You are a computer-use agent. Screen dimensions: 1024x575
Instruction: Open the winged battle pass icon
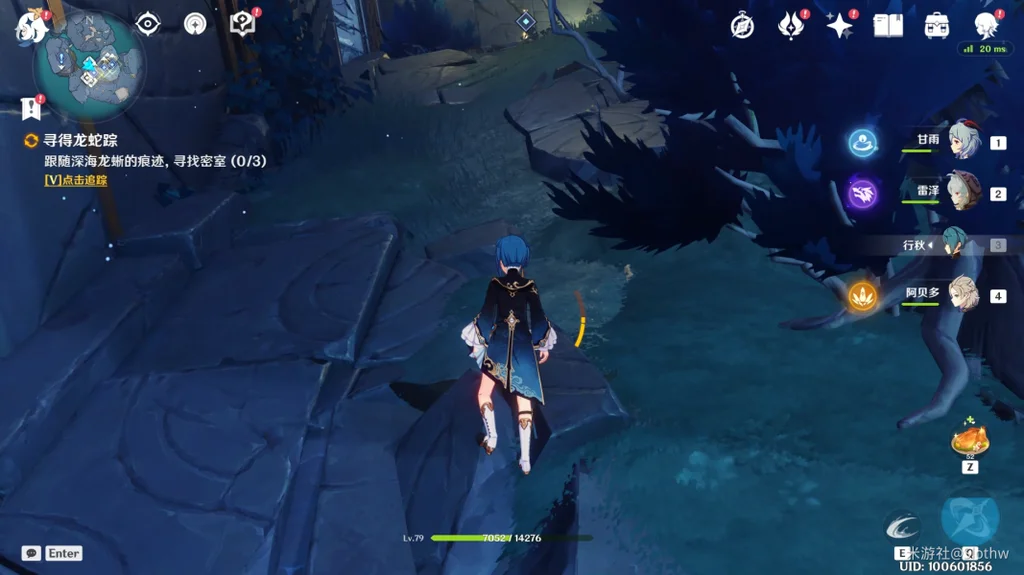(791, 26)
